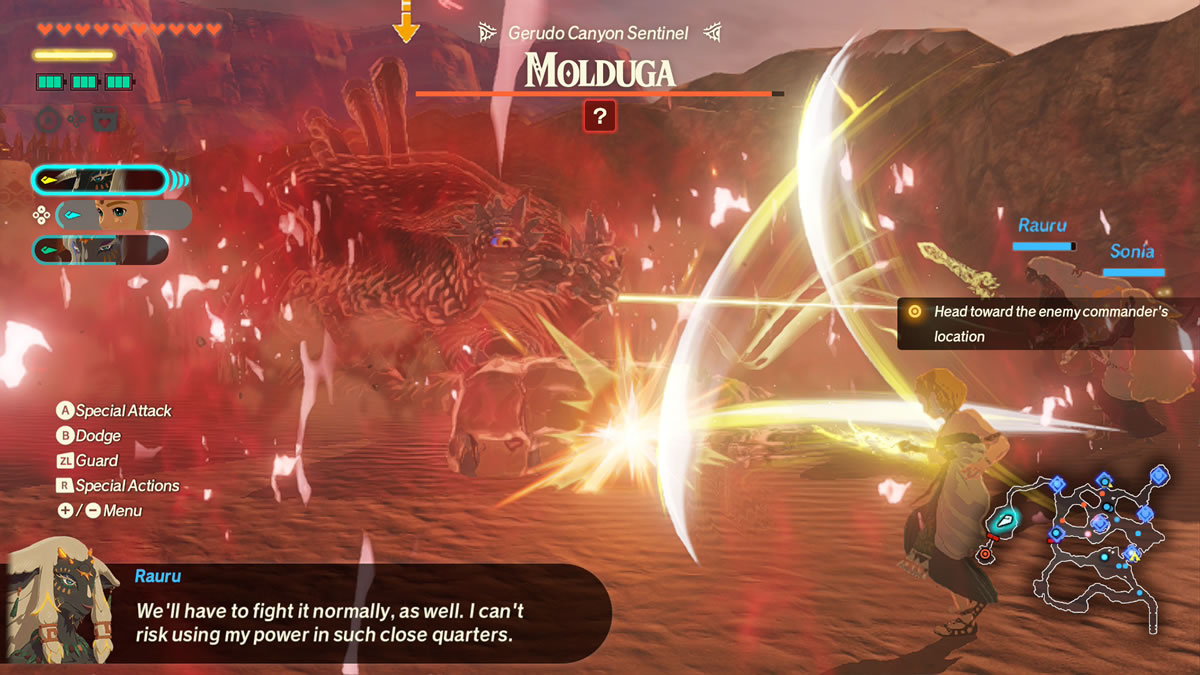Click the Rauru ally name tag
1200x675 pixels.
[x=1043, y=226]
